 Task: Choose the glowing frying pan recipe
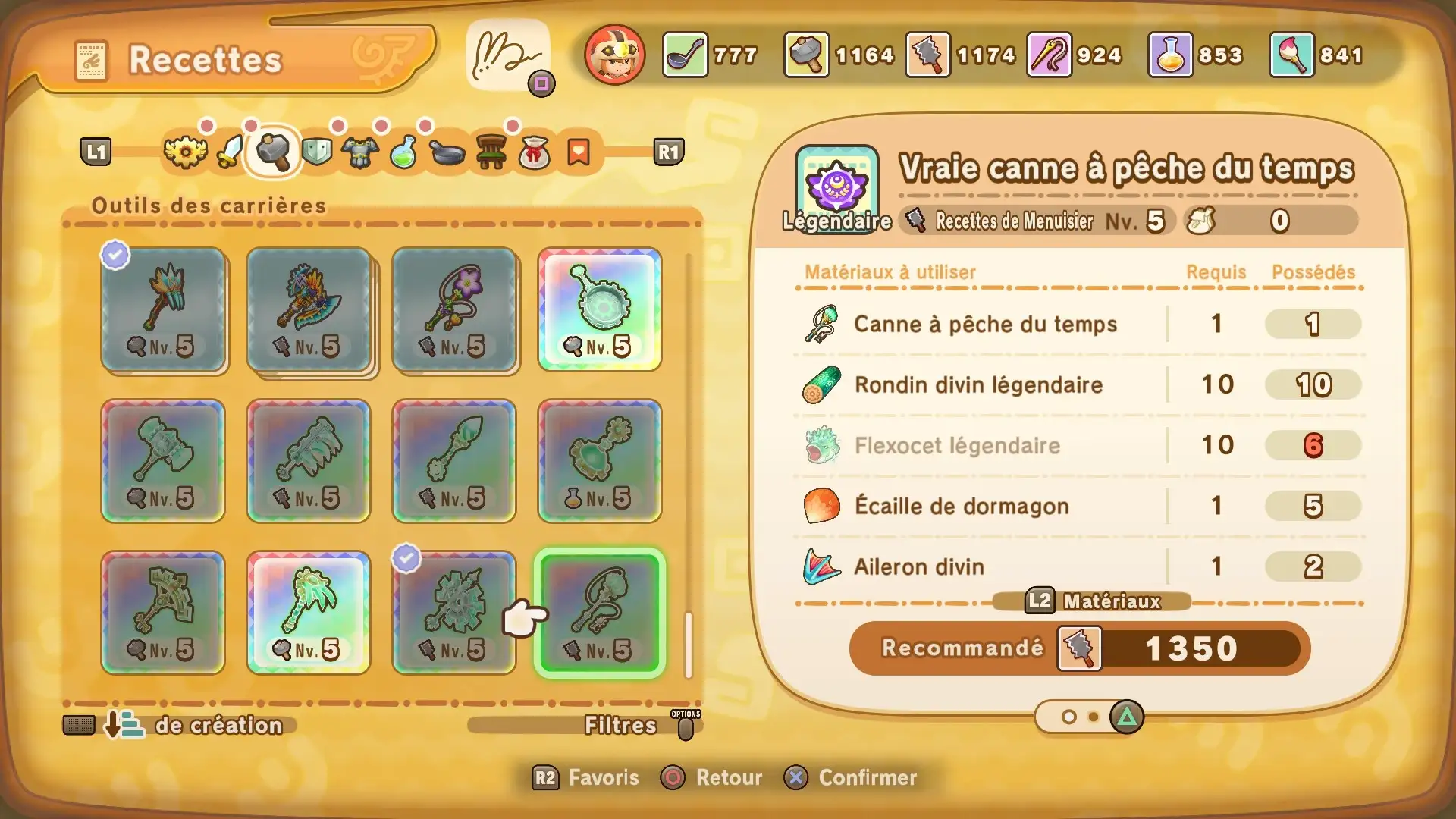pos(600,309)
